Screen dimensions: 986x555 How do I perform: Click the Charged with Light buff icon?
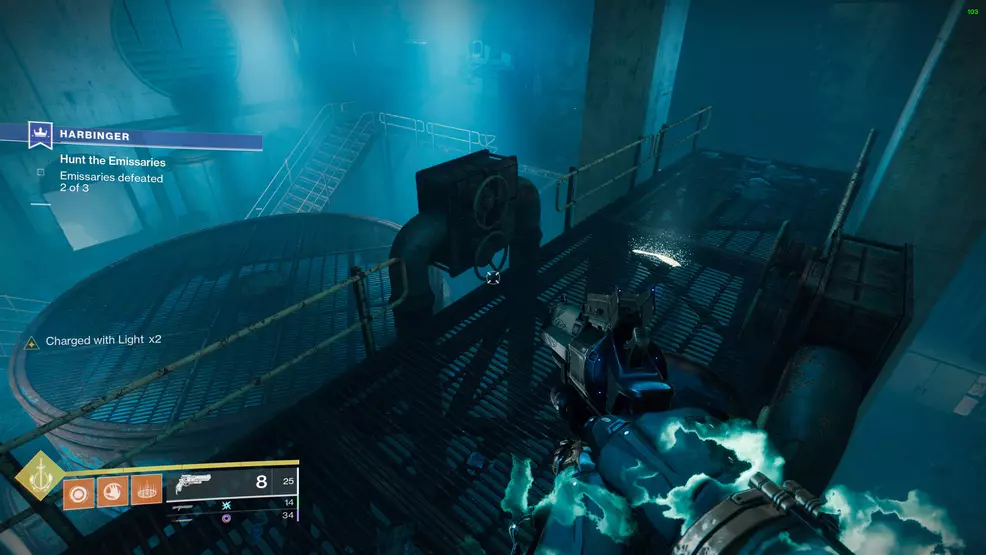click(31, 341)
